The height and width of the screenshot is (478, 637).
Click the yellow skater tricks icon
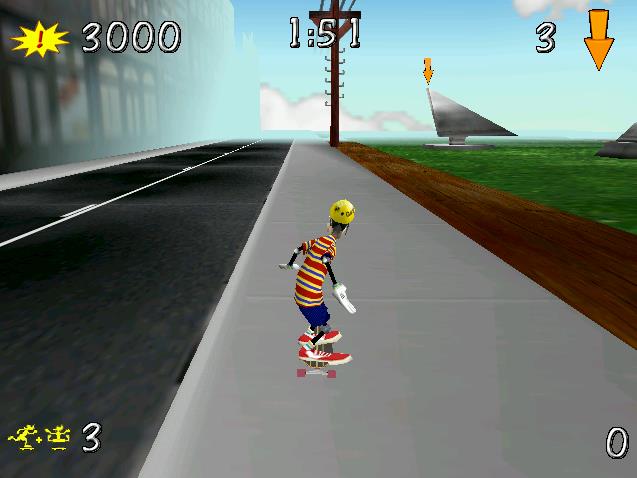tap(40, 435)
